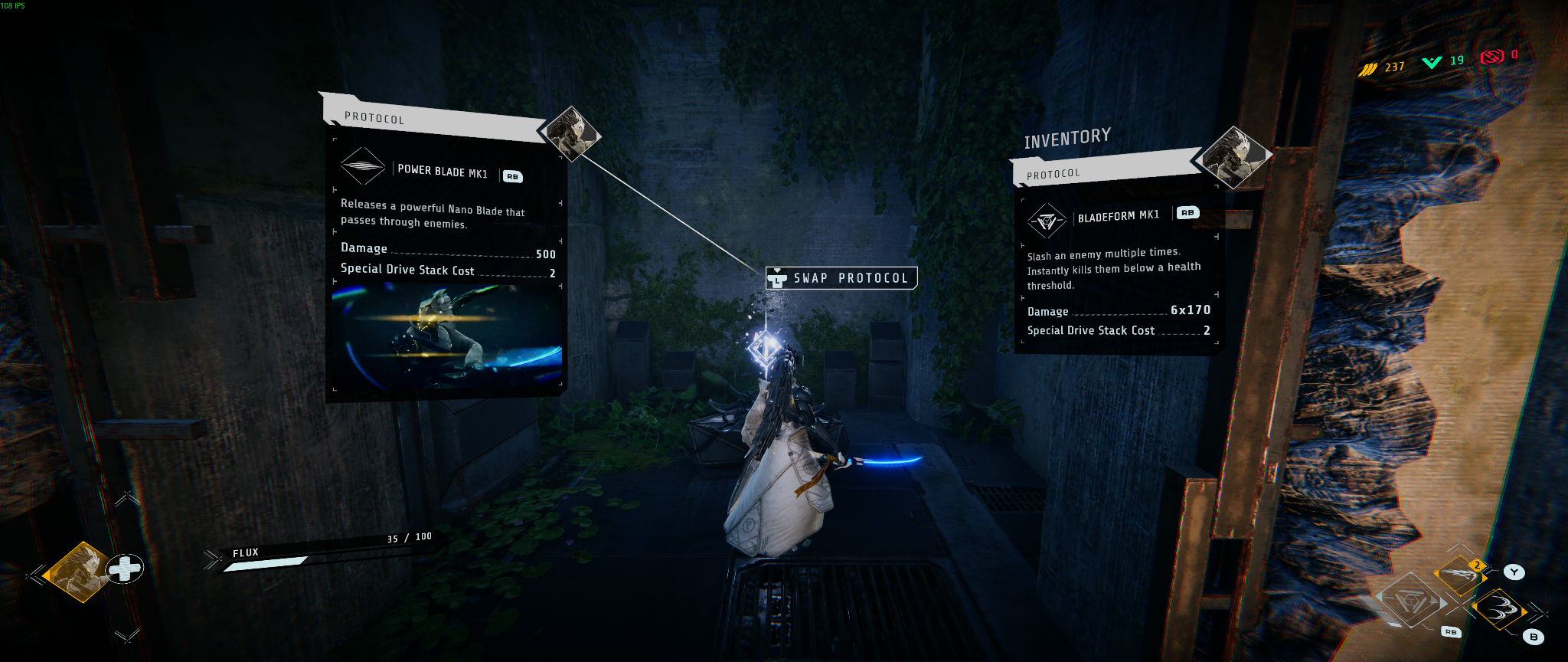Activate the triple crescent claw ability

click(1498, 611)
